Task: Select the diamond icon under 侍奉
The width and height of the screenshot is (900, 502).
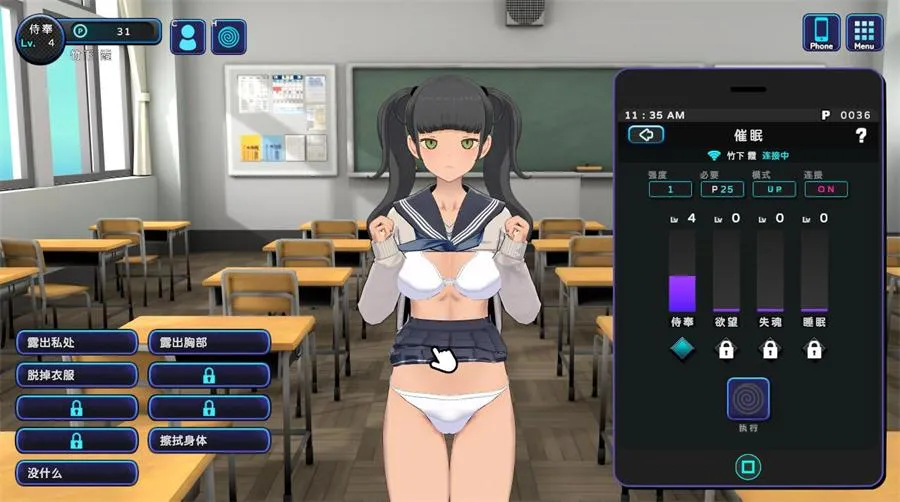Action: click(682, 349)
